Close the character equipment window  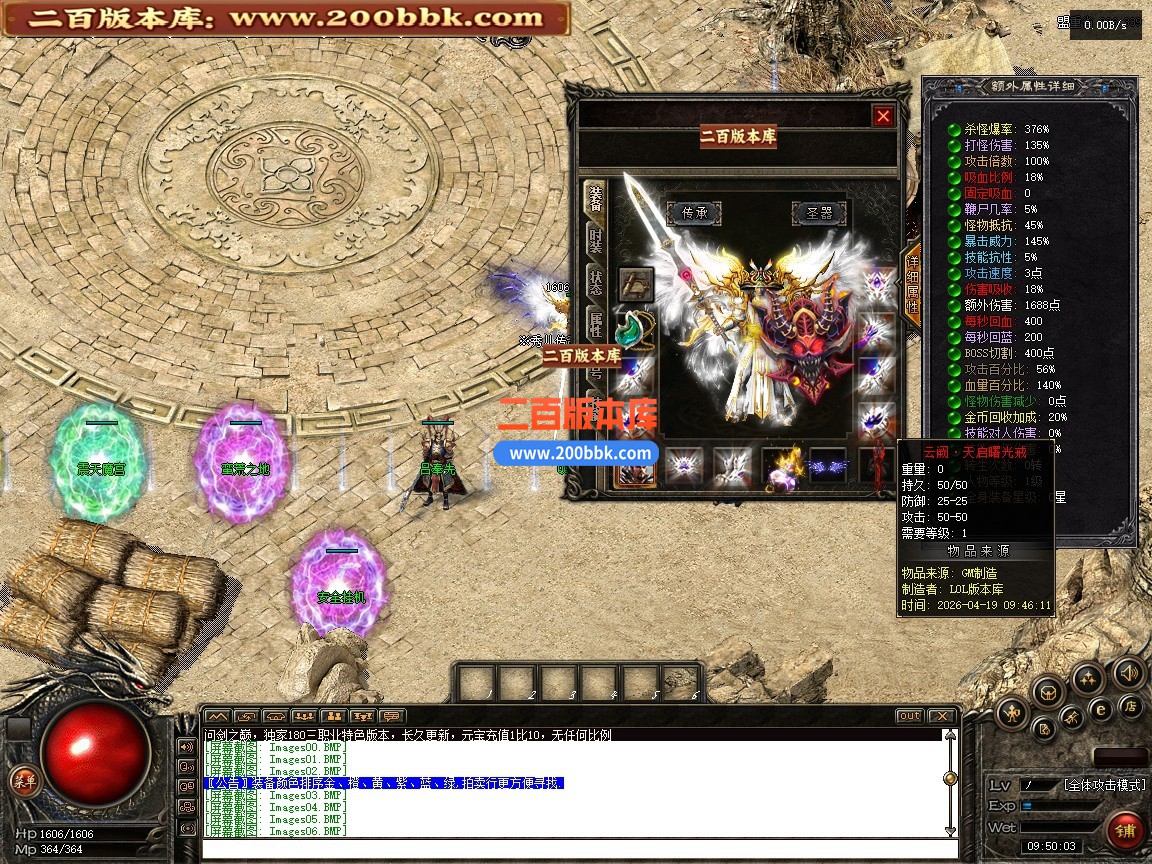883,116
